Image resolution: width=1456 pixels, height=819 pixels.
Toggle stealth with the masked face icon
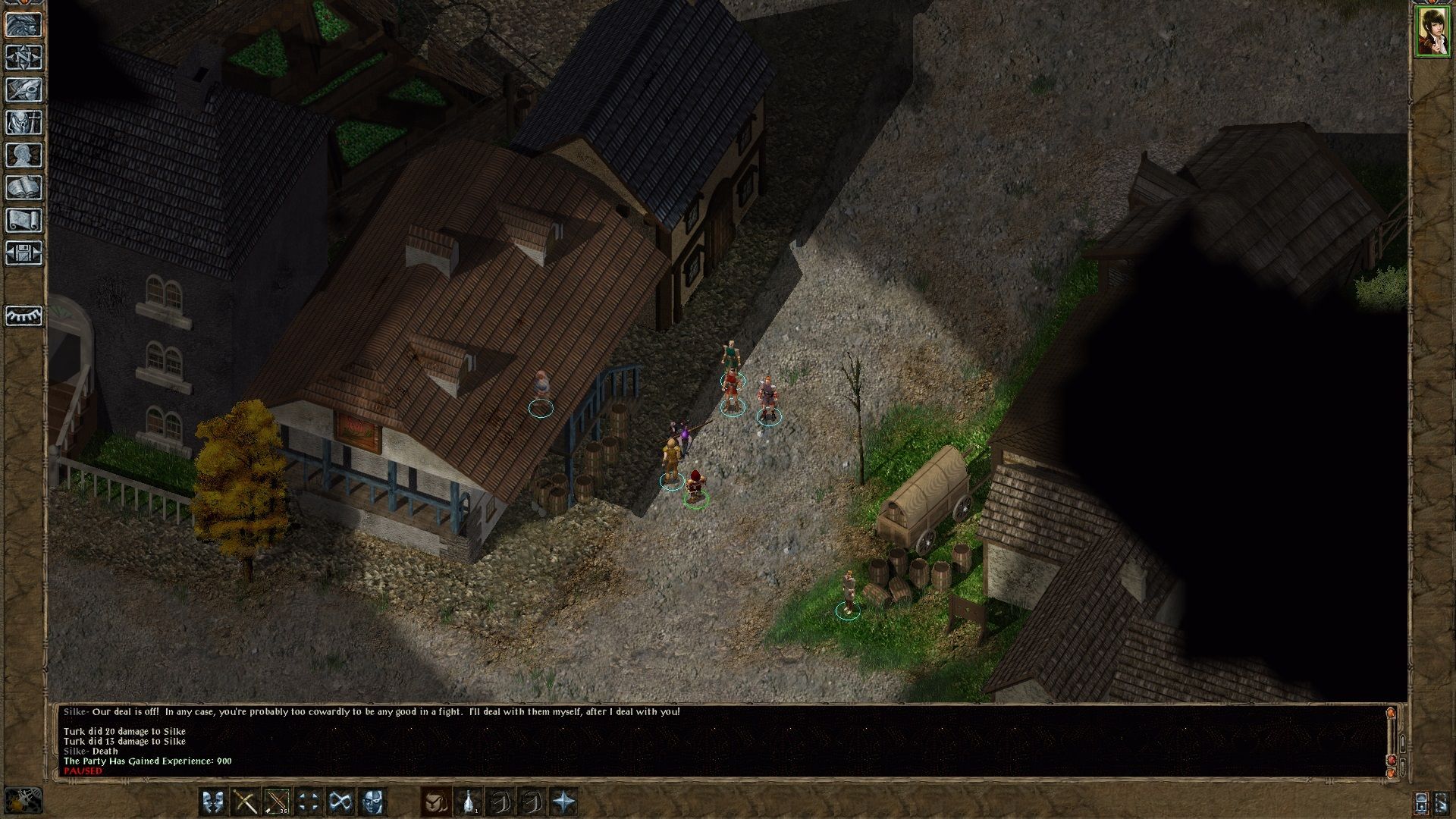tap(372, 802)
